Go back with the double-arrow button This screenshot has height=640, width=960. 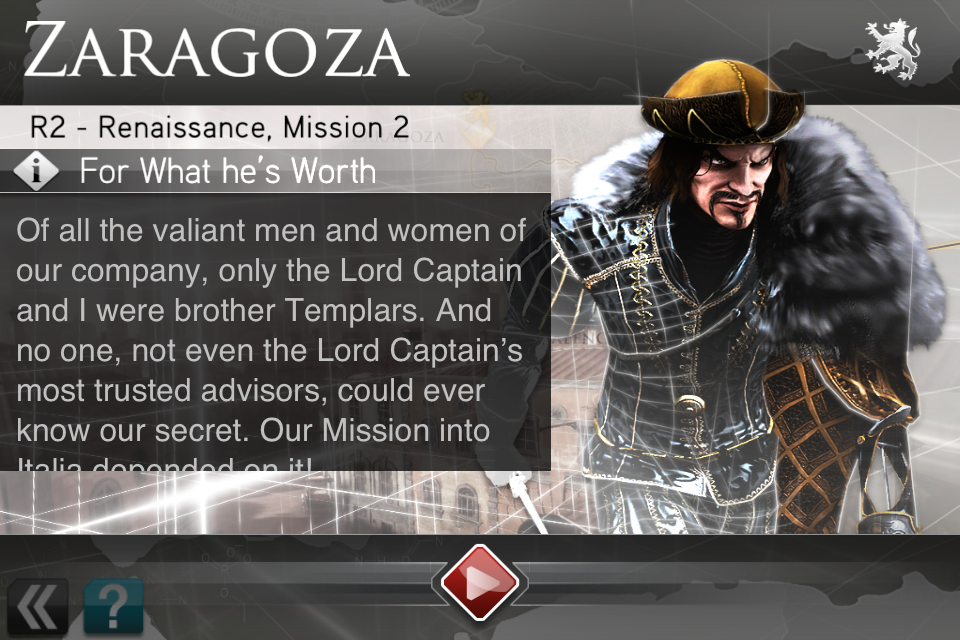point(36,607)
